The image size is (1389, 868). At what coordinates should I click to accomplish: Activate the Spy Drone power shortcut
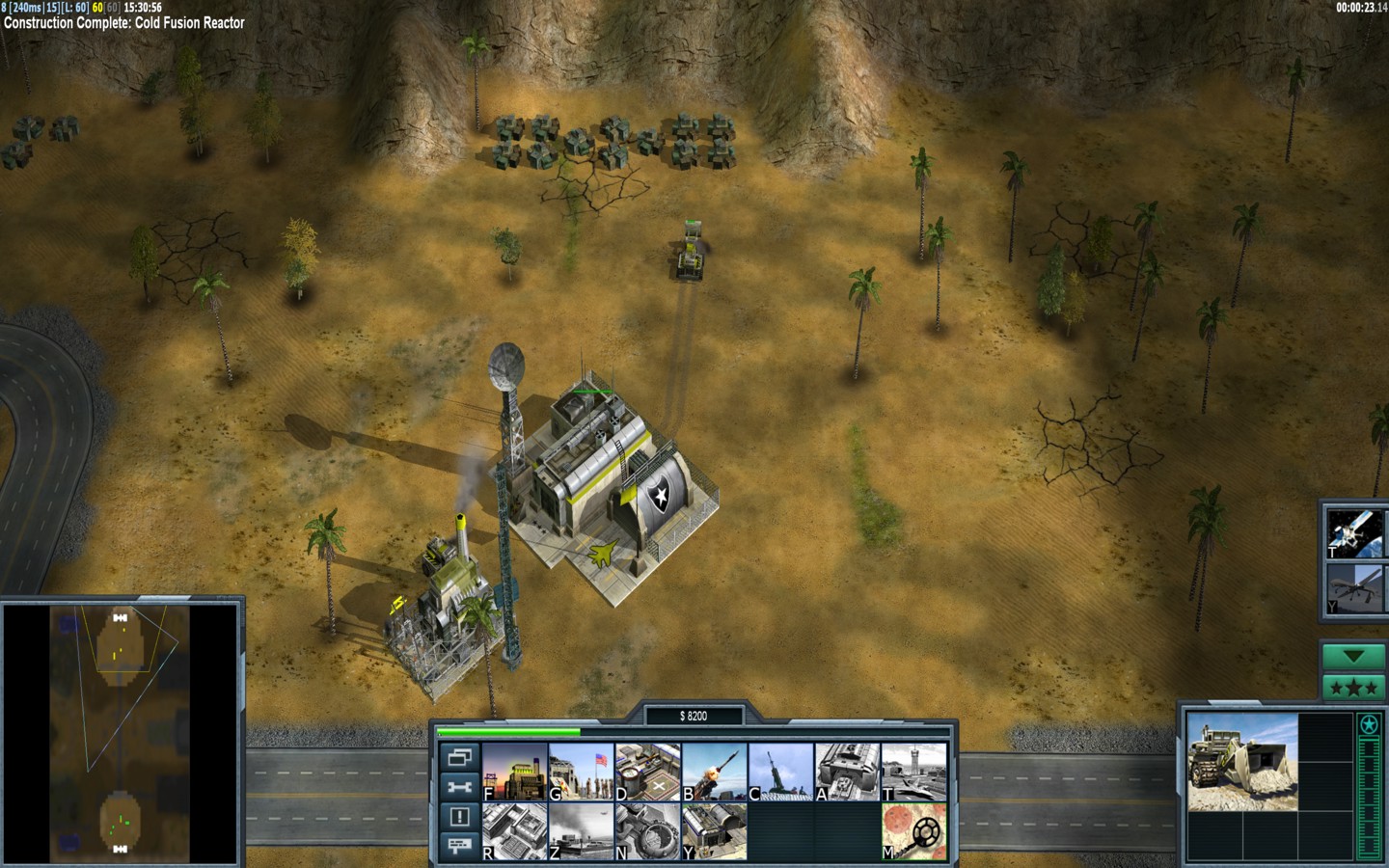point(1353,588)
